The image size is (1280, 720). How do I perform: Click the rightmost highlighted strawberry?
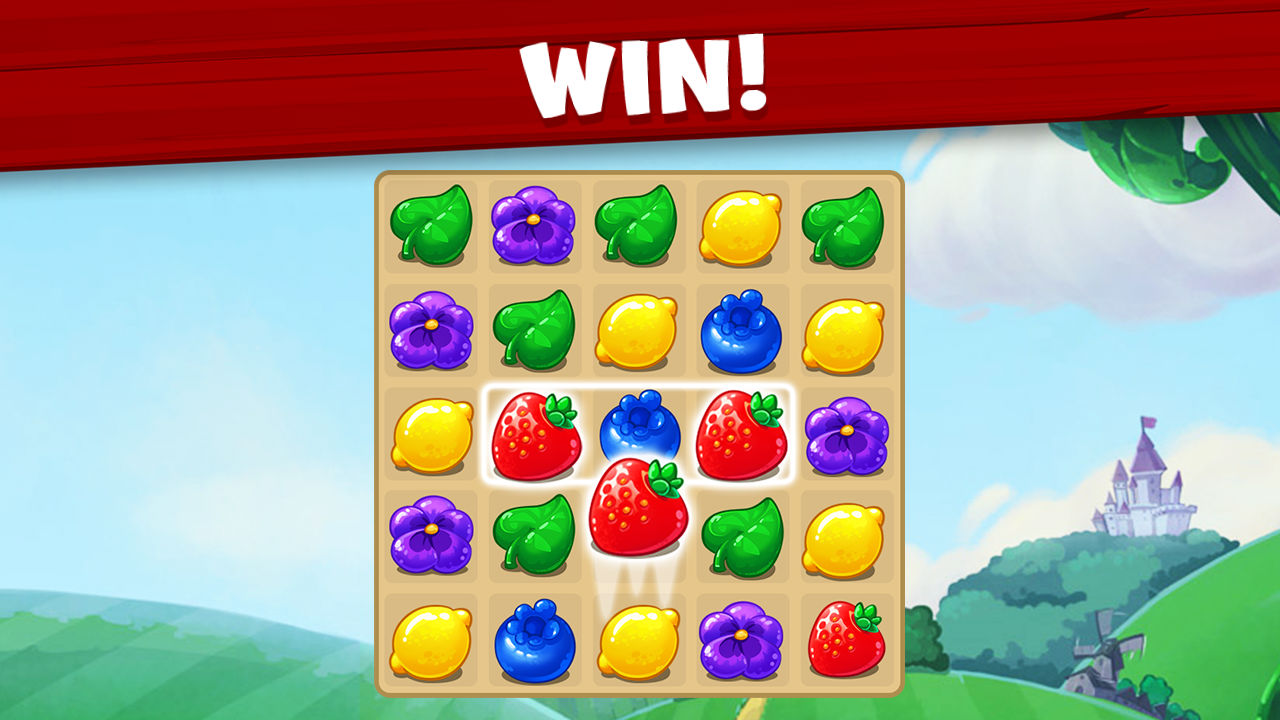tap(744, 430)
